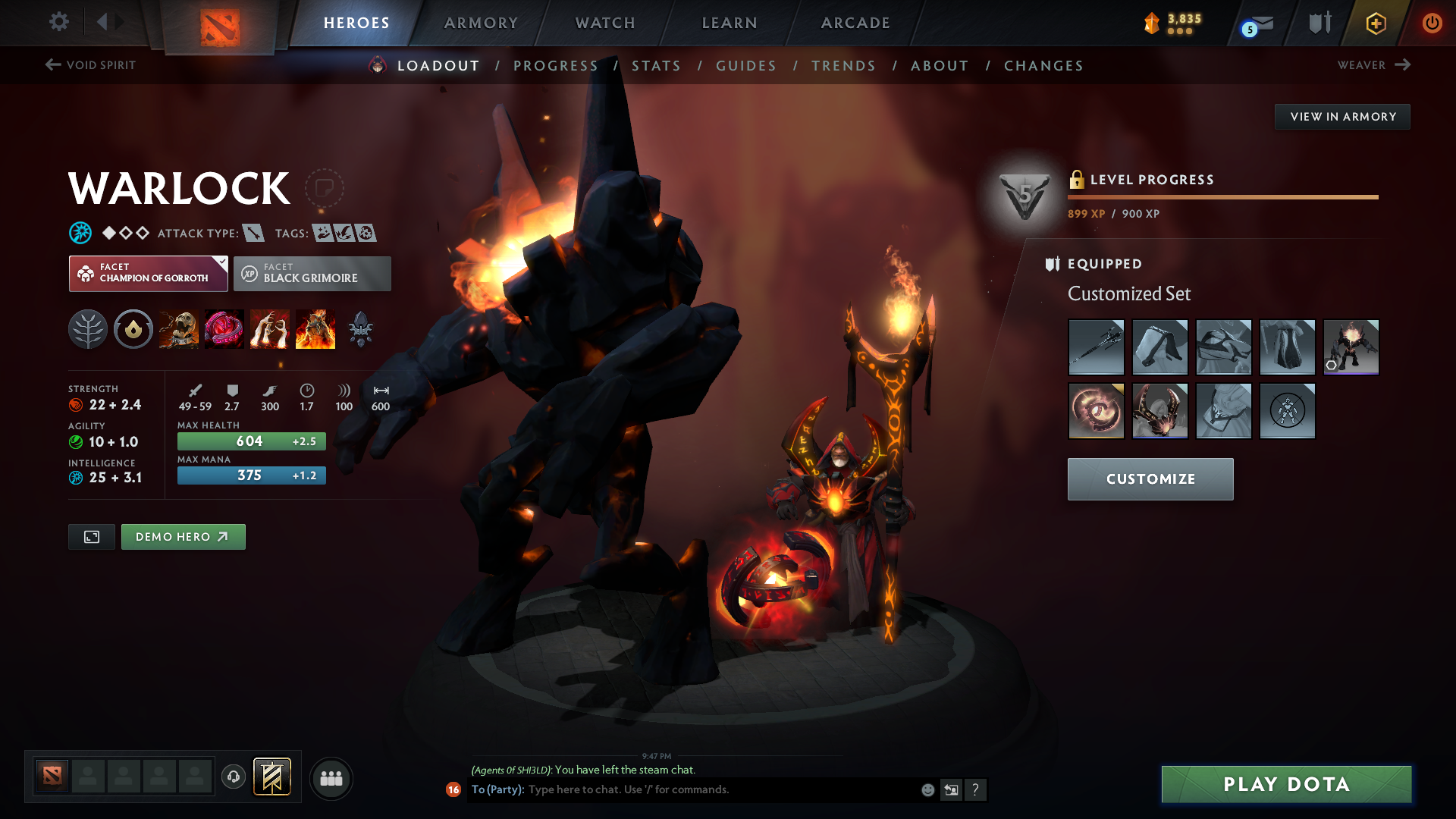Click the CUSTOMIZE button
Image resolution: width=1456 pixels, height=819 pixels.
[1150, 479]
